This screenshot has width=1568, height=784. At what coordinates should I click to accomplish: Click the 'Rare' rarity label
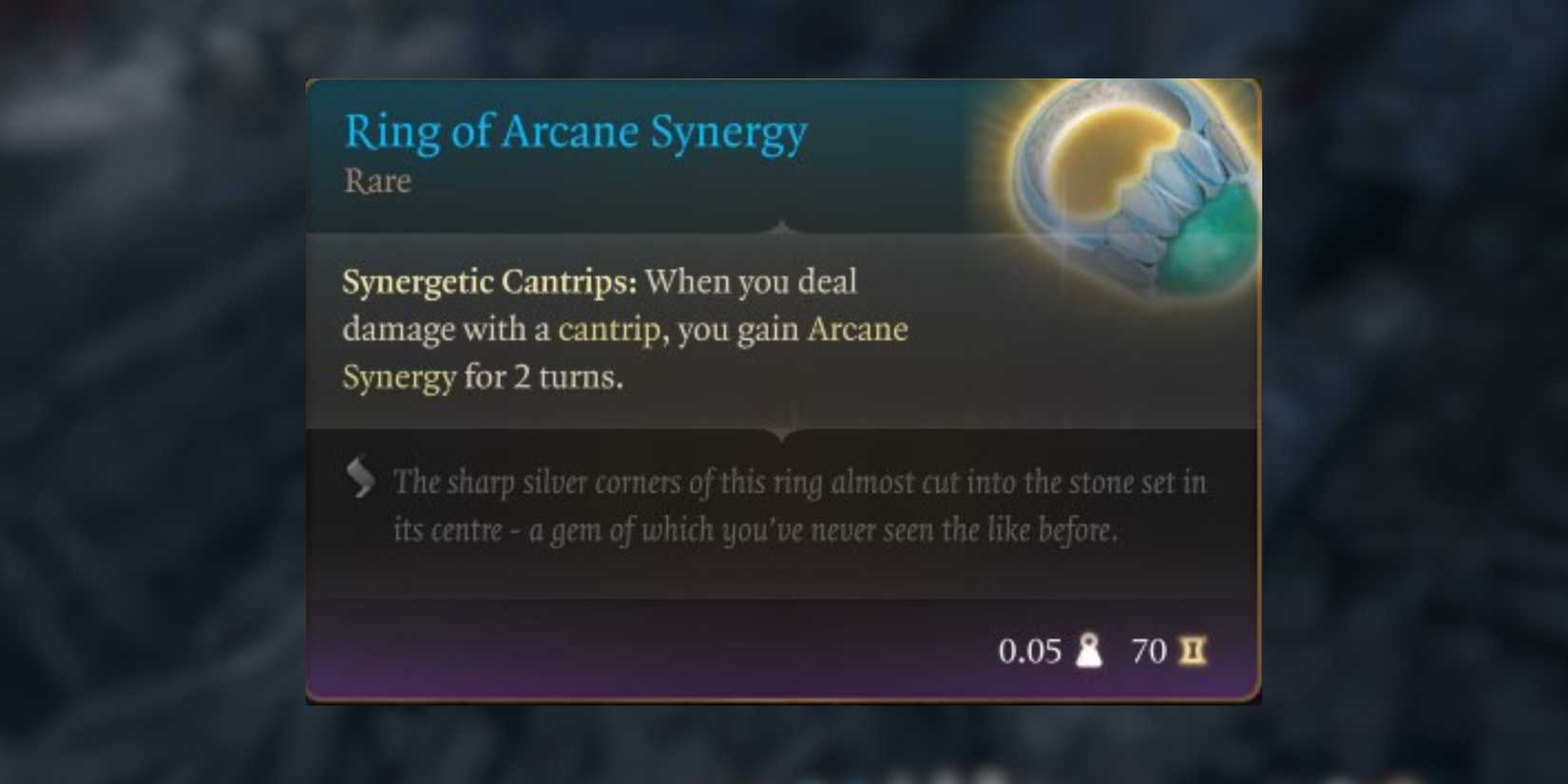376,182
